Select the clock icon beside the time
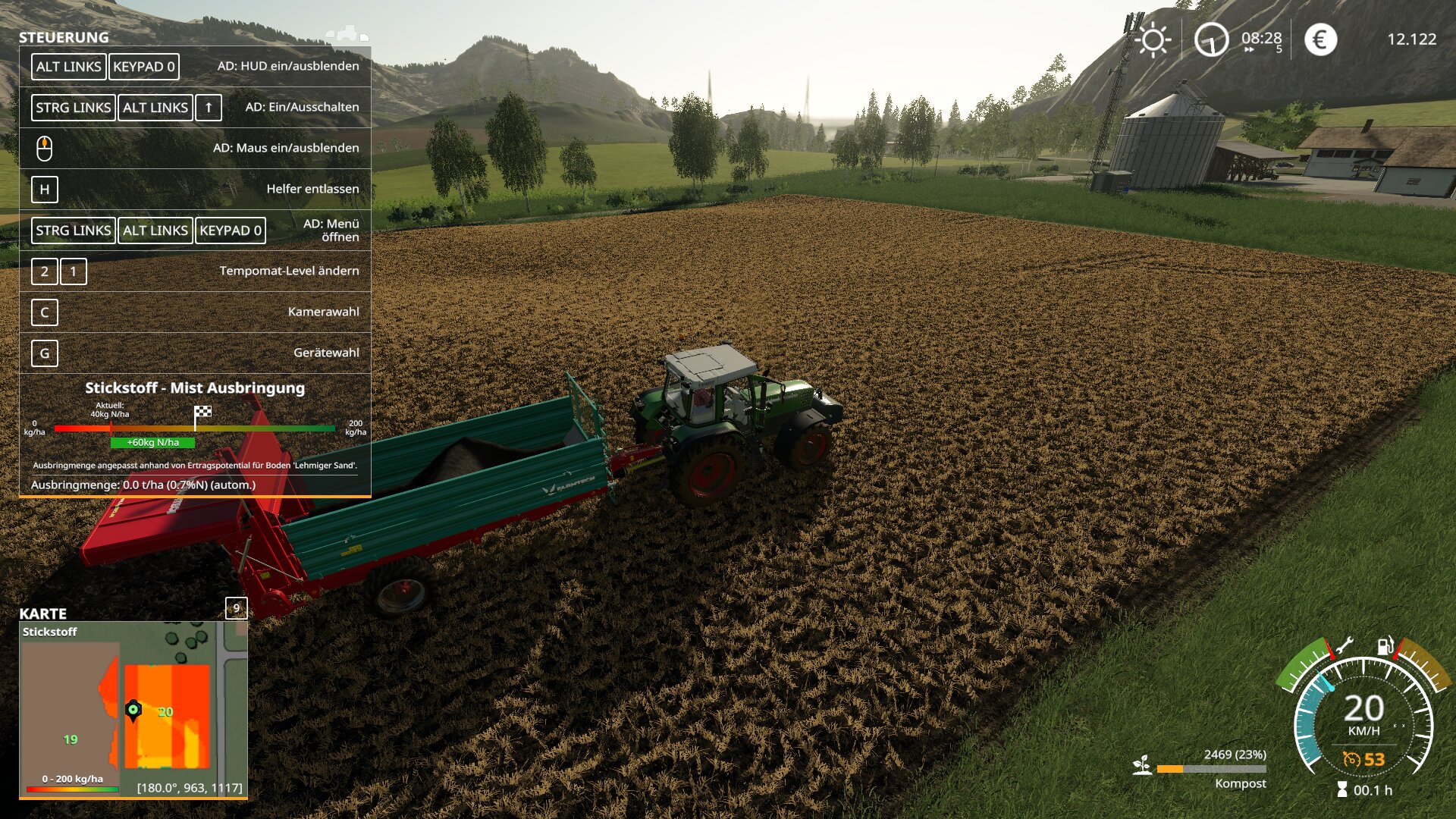Viewport: 1456px width, 819px height. point(1211,39)
